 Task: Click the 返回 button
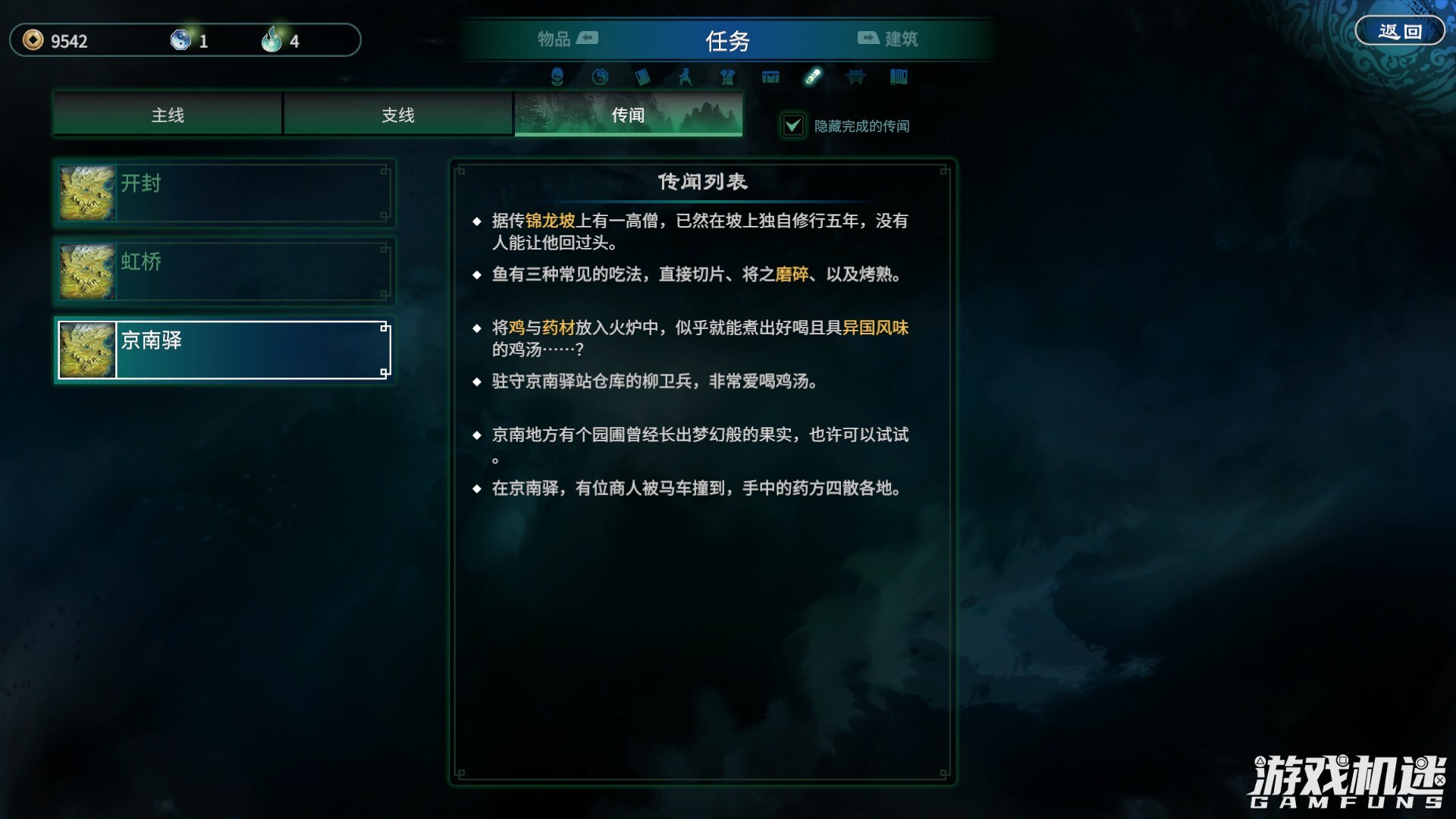pyautogui.click(x=1402, y=30)
